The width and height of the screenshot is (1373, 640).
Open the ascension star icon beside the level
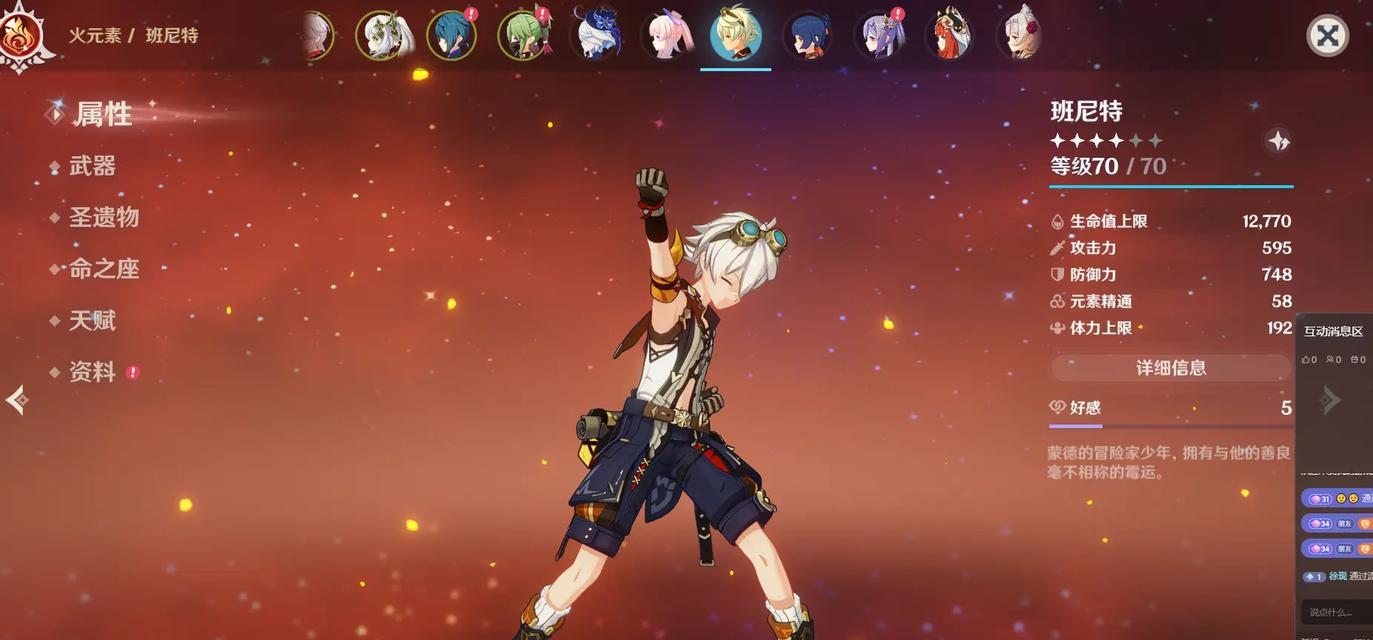coord(1278,141)
